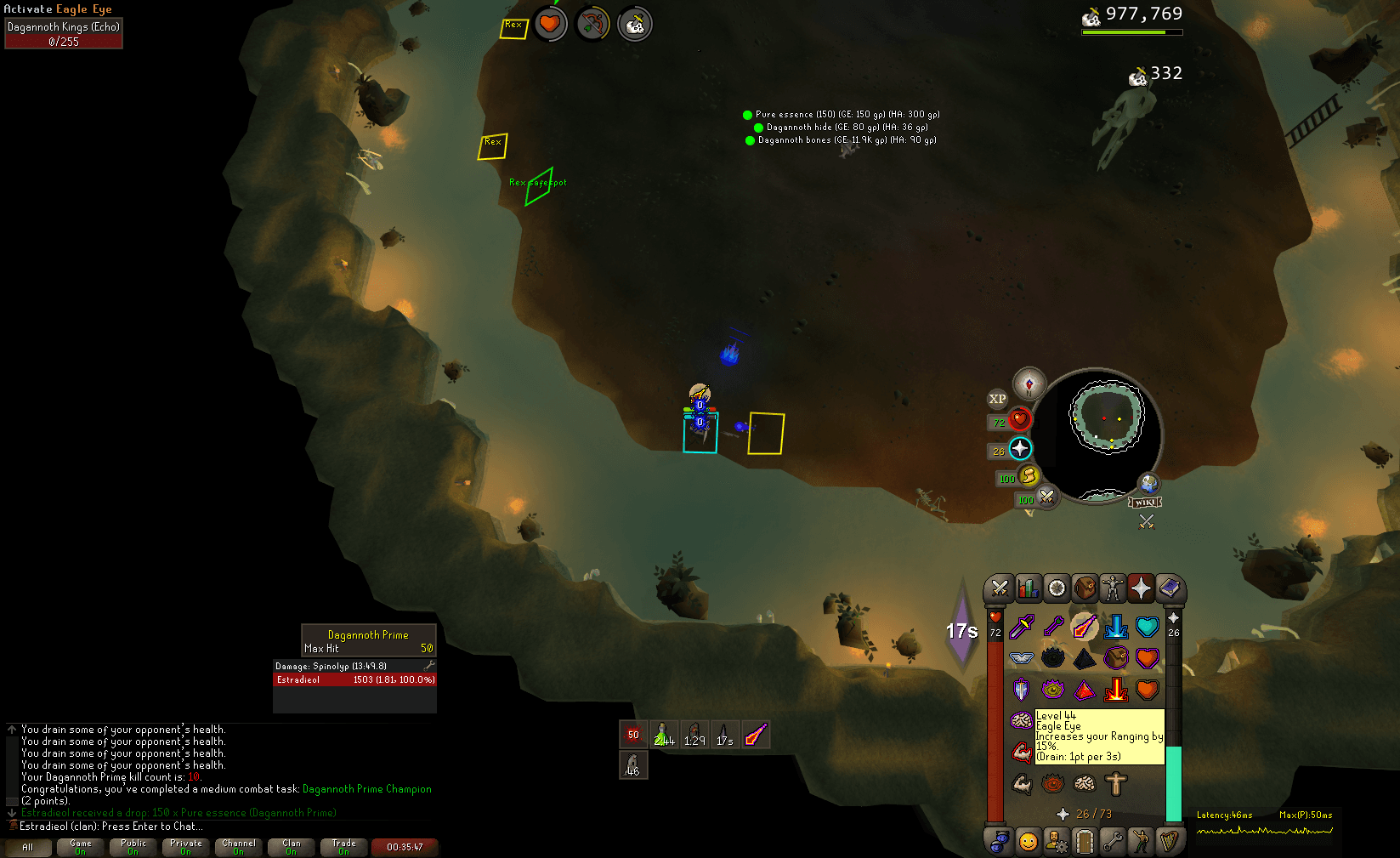Click the compass to face north
1400x858 pixels.
pos(1029,385)
